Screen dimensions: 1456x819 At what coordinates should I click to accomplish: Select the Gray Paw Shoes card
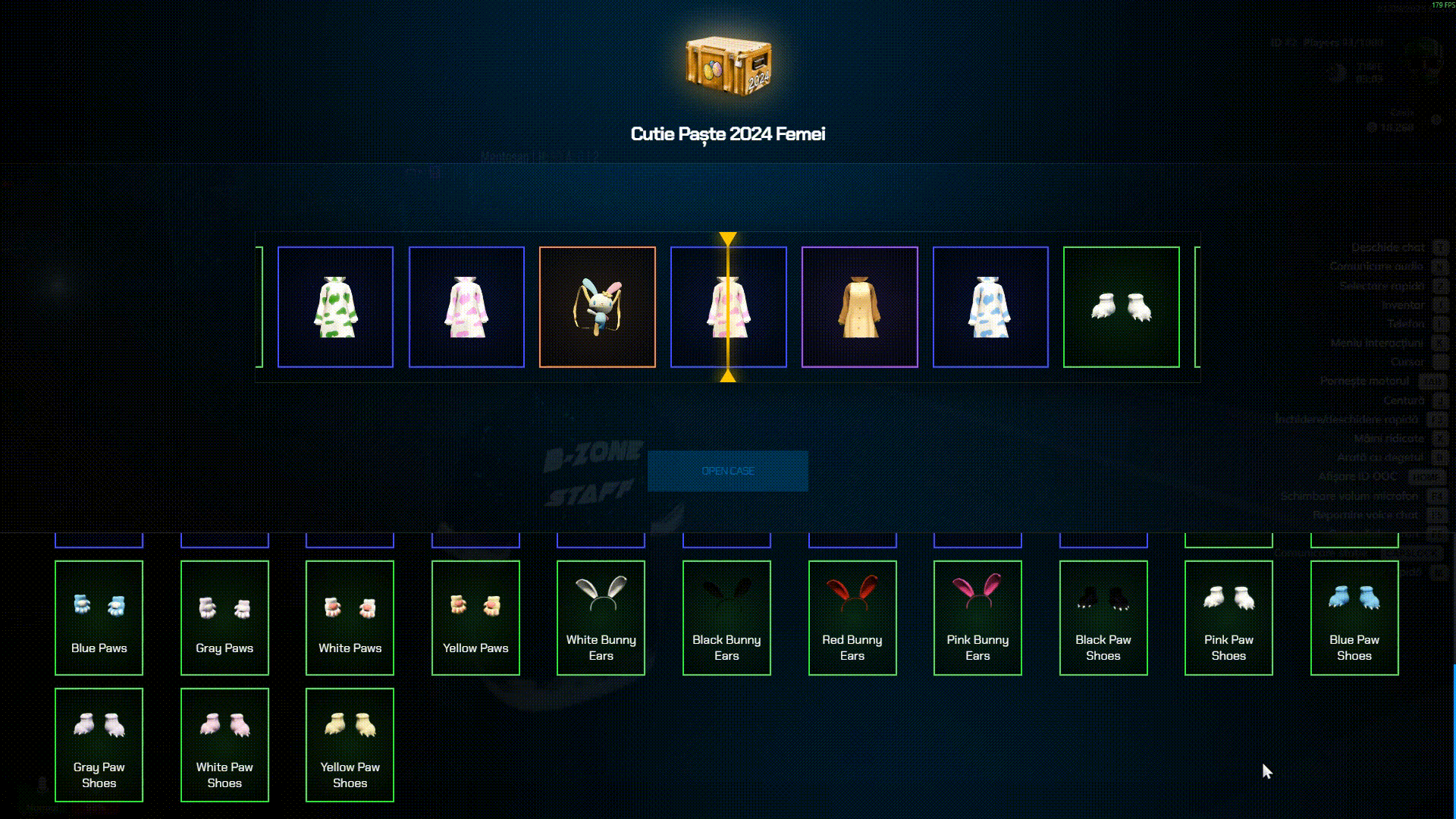(x=99, y=745)
